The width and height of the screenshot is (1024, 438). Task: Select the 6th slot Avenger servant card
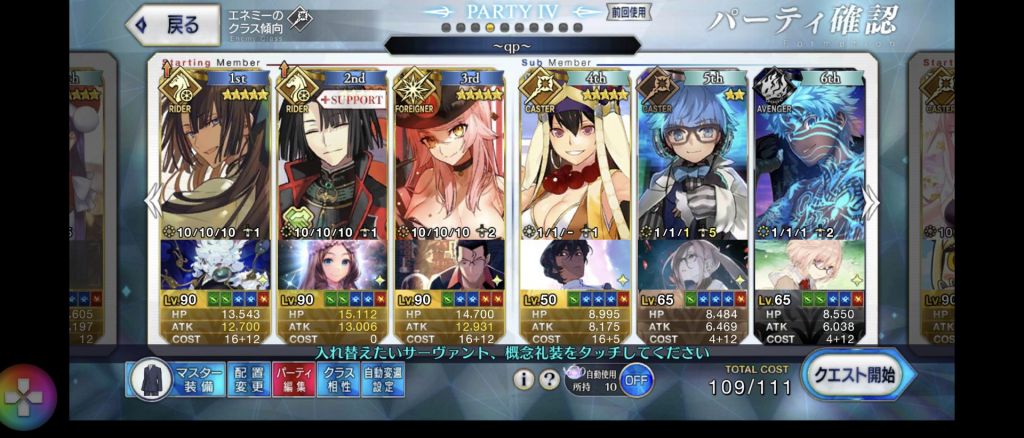click(810, 160)
